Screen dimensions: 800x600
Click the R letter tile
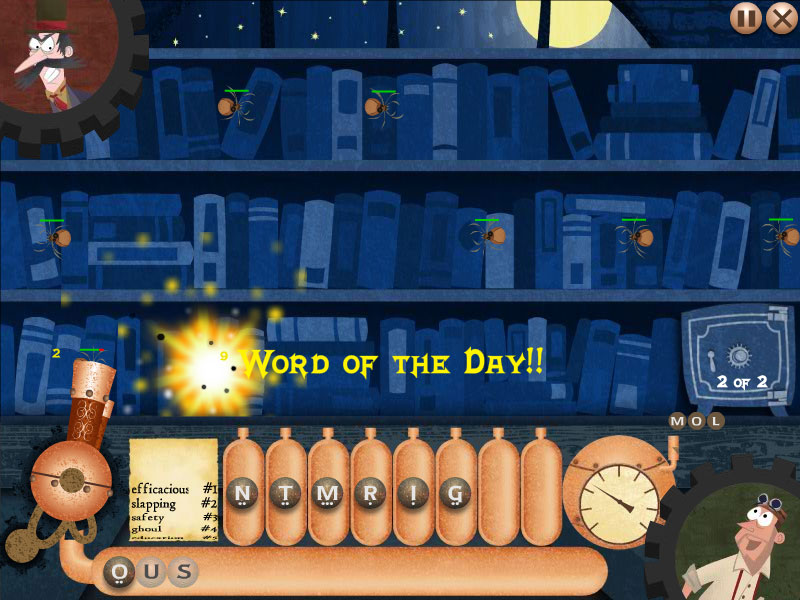[x=370, y=492]
